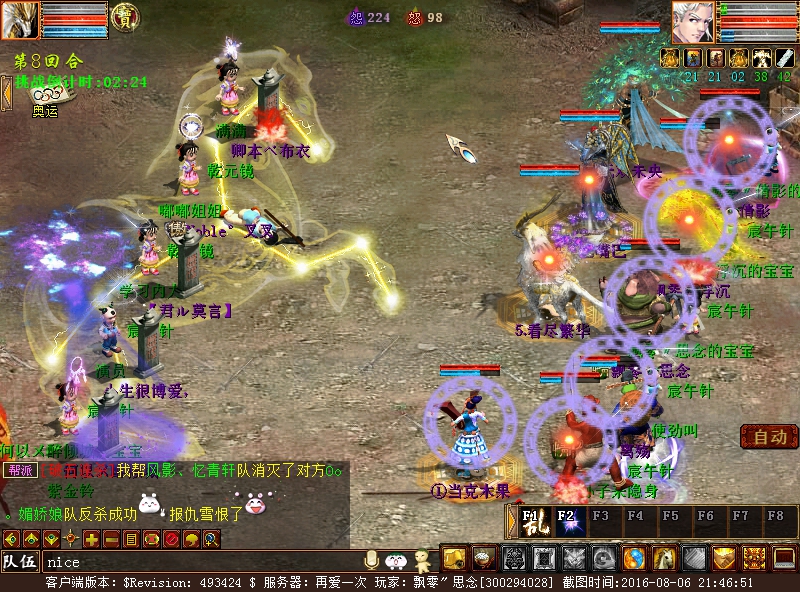Click the microphone voice chat button
The height and width of the screenshot is (592, 800).
pos(372,560)
